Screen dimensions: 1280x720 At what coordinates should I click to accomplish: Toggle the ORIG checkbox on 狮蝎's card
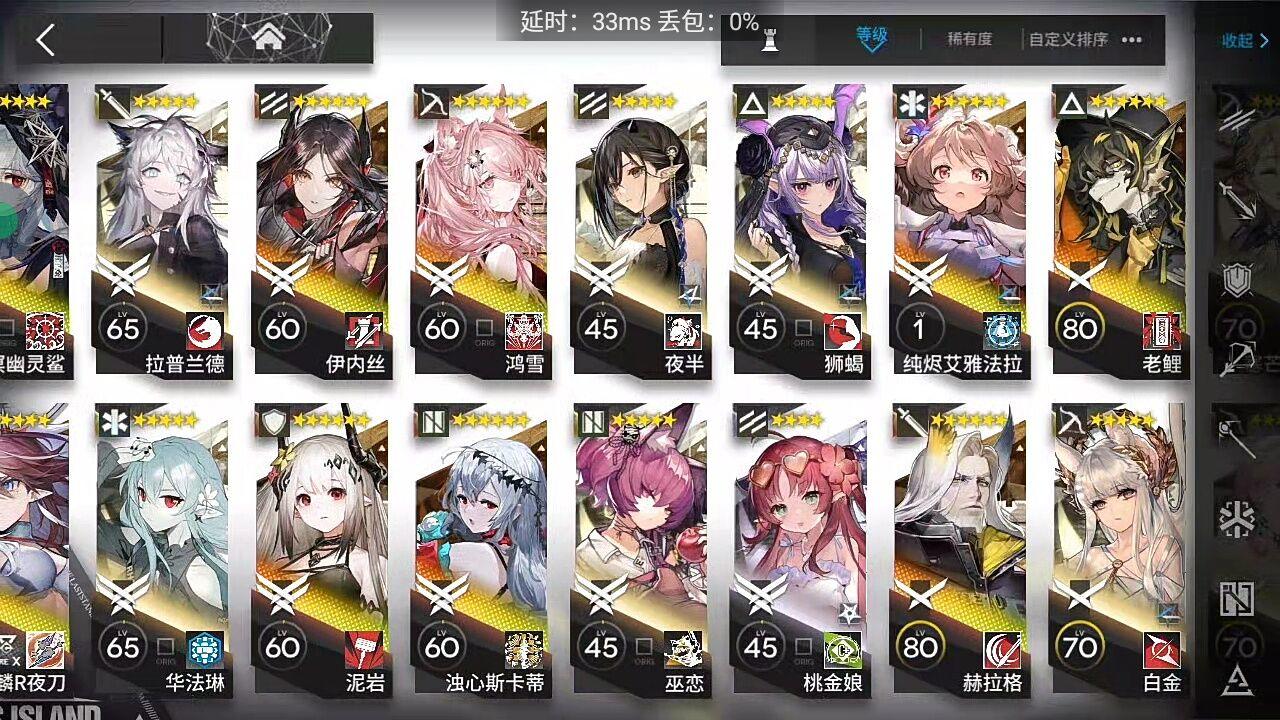(804, 328)
